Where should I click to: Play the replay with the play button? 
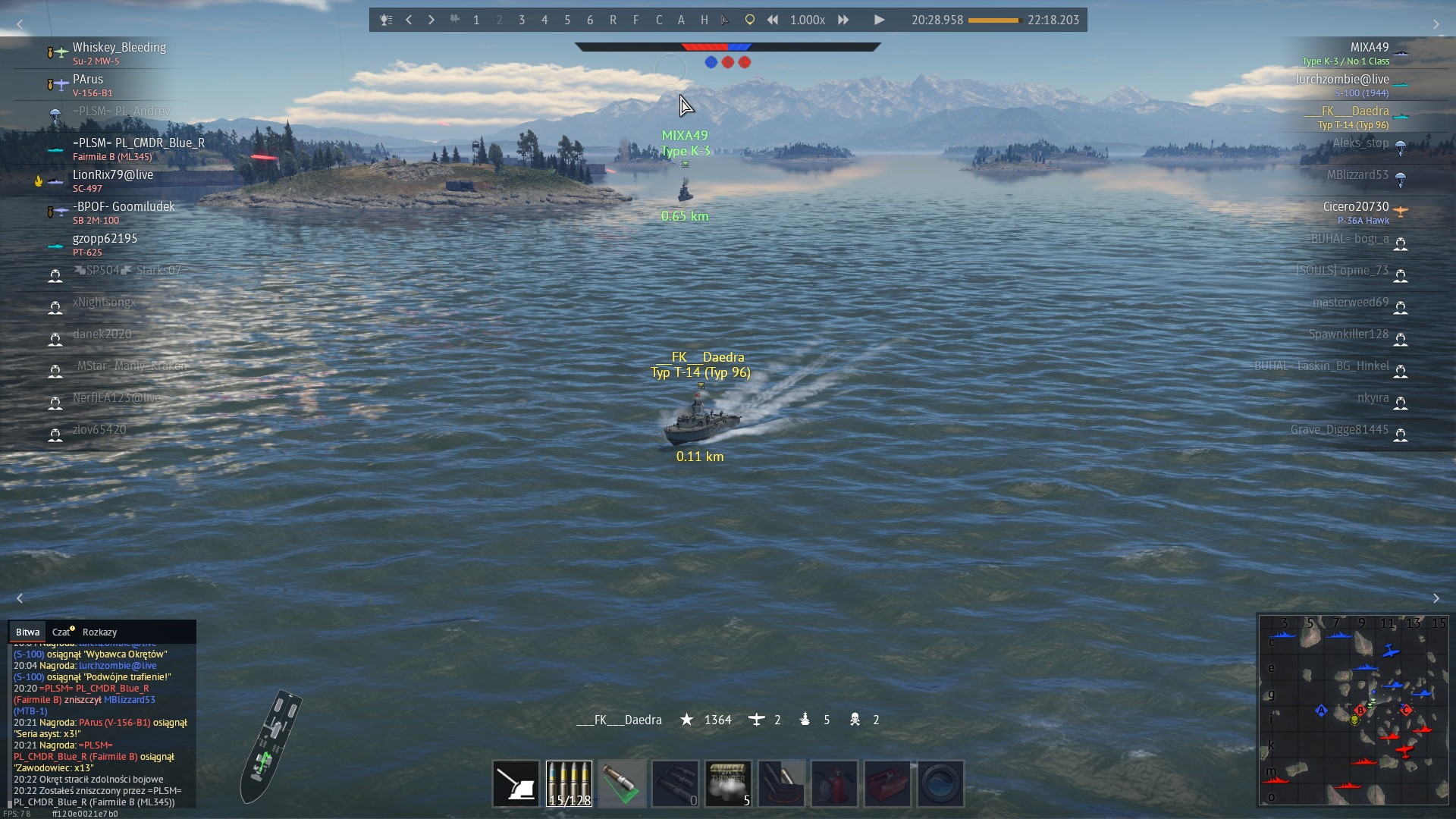[879, 20]
